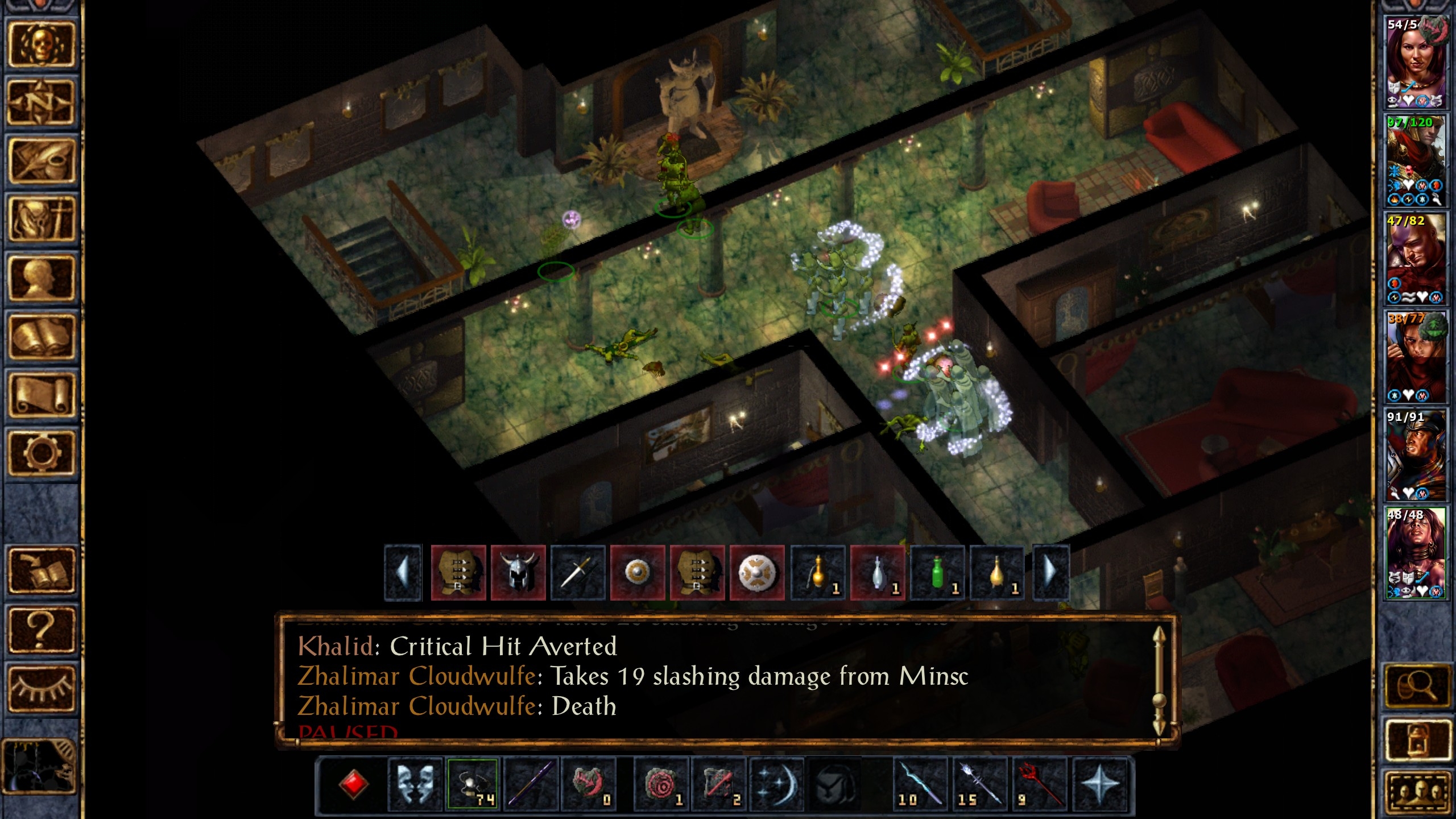1456x819 pixels.
Task: Open the area map with compass icon
Action: click(x=41, y=102)
